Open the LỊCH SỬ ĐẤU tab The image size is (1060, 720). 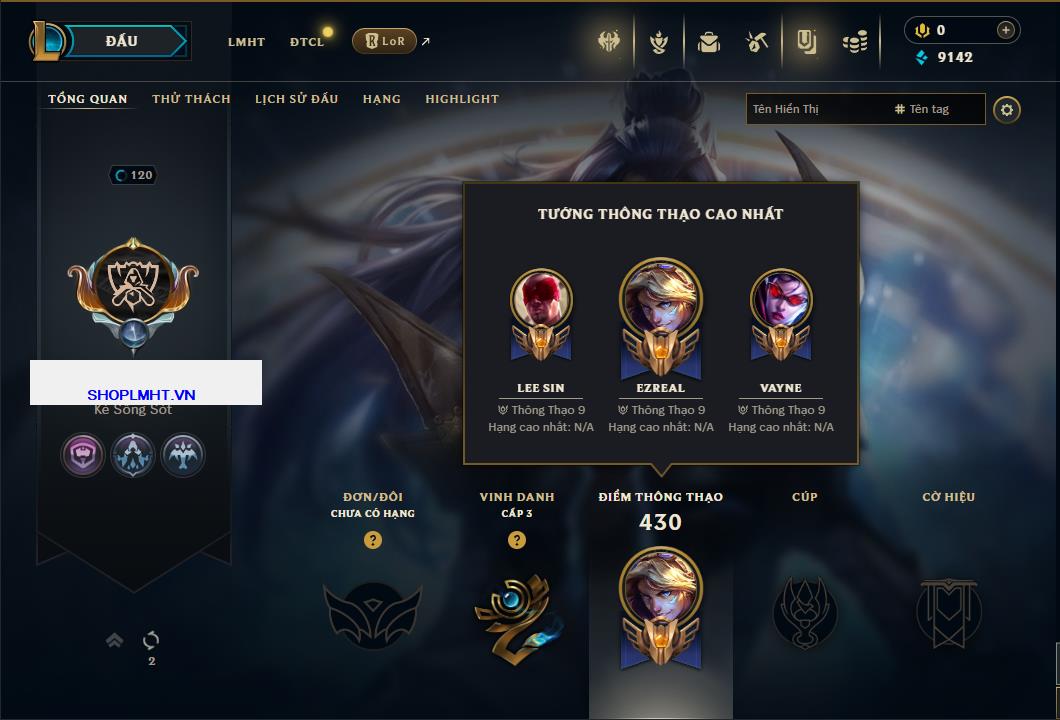pos(296,99)
